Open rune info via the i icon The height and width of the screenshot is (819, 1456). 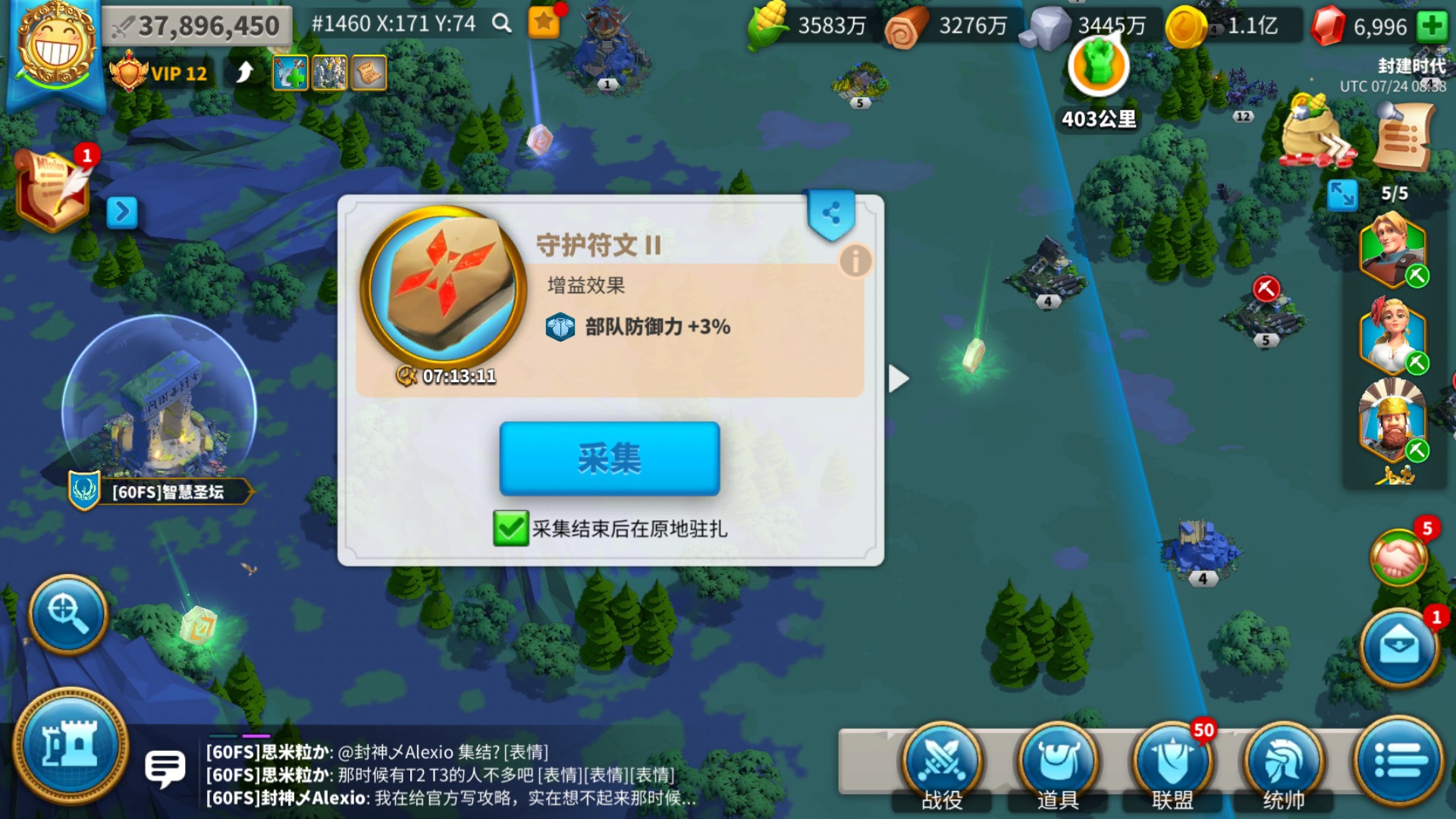point(855,259)
